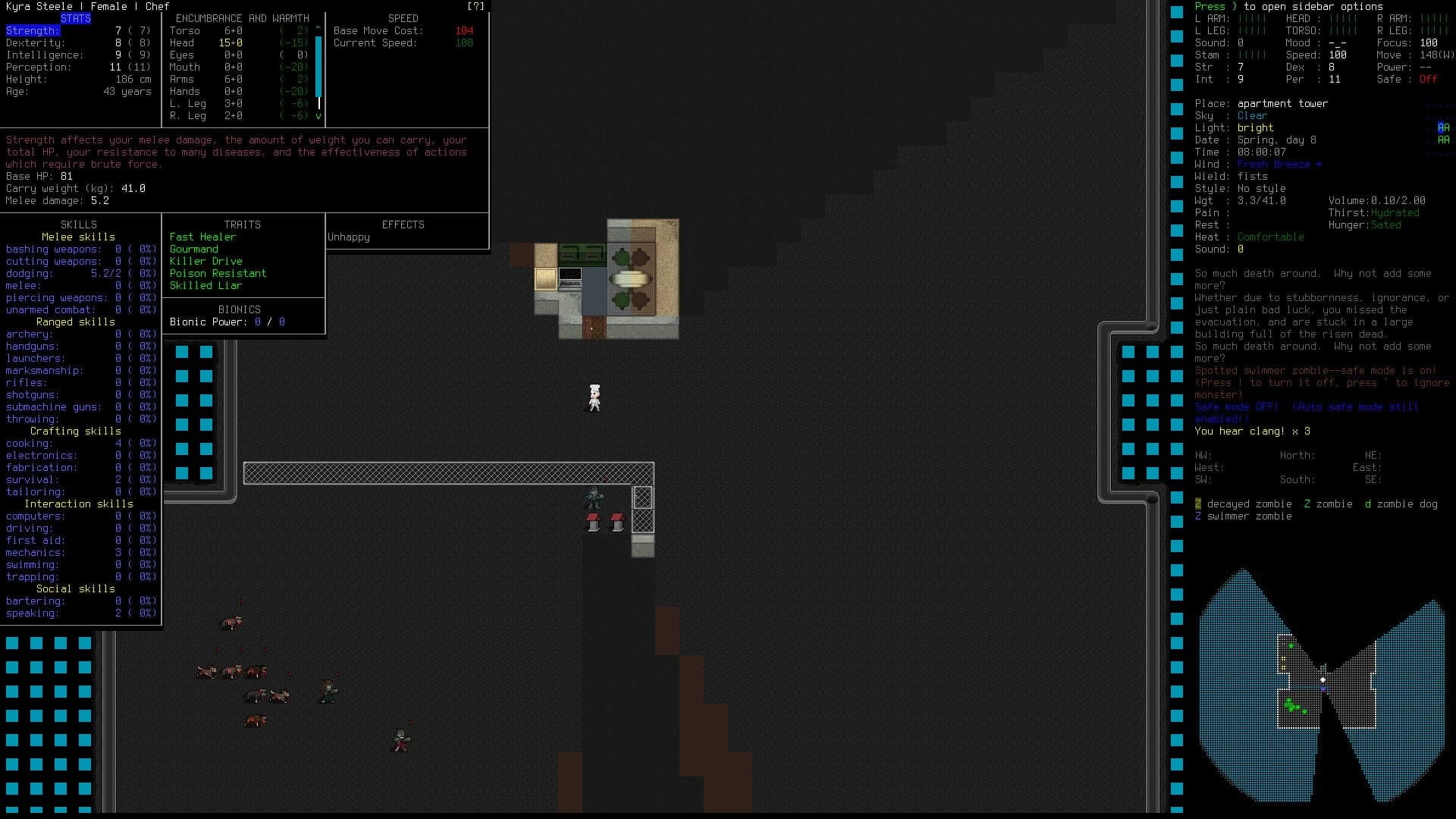Collapse the ENCUMBRANCE AND WARMTH panel

click(241, 18)
